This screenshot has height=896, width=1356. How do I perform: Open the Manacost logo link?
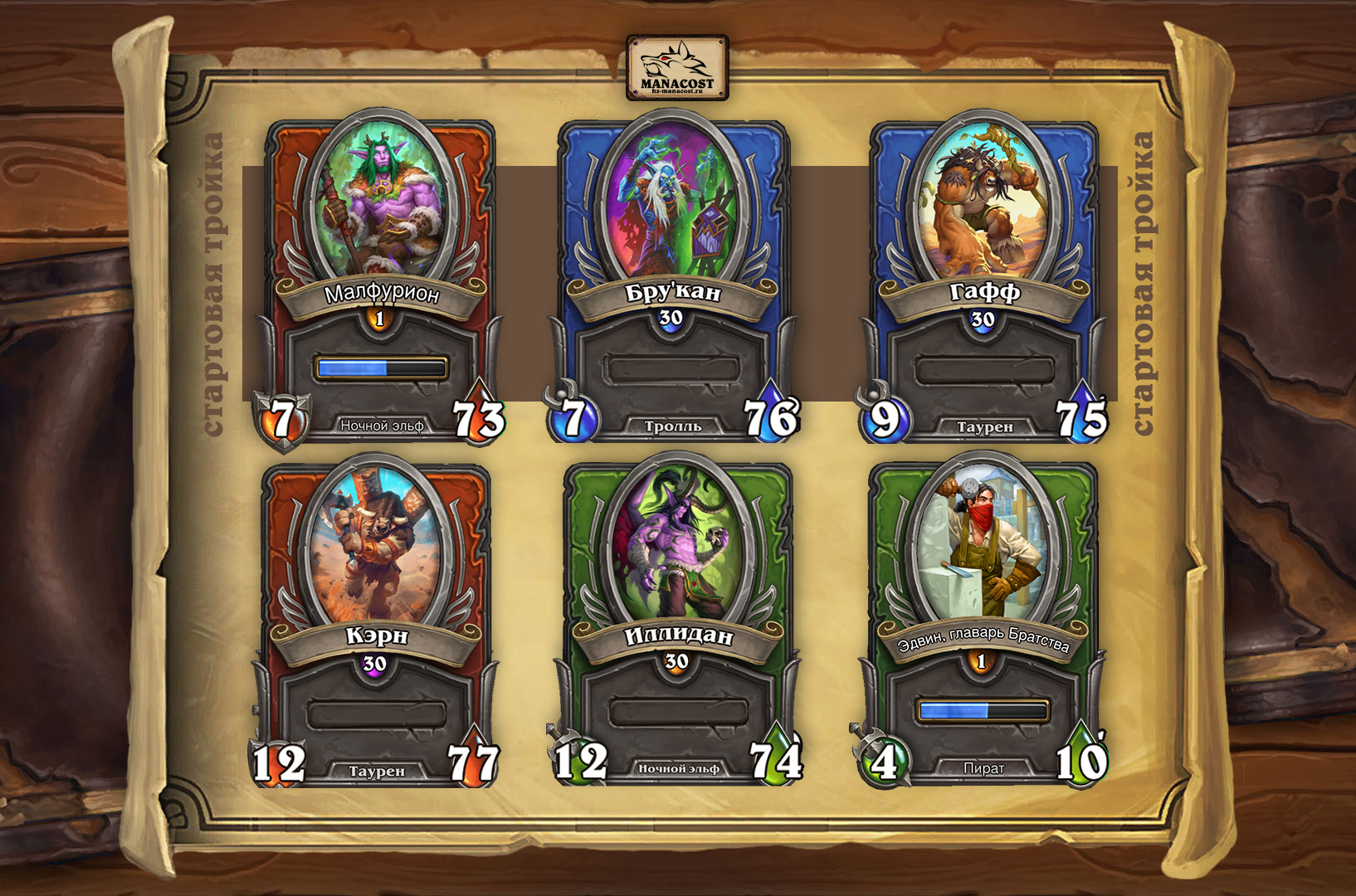click(677, 67)
